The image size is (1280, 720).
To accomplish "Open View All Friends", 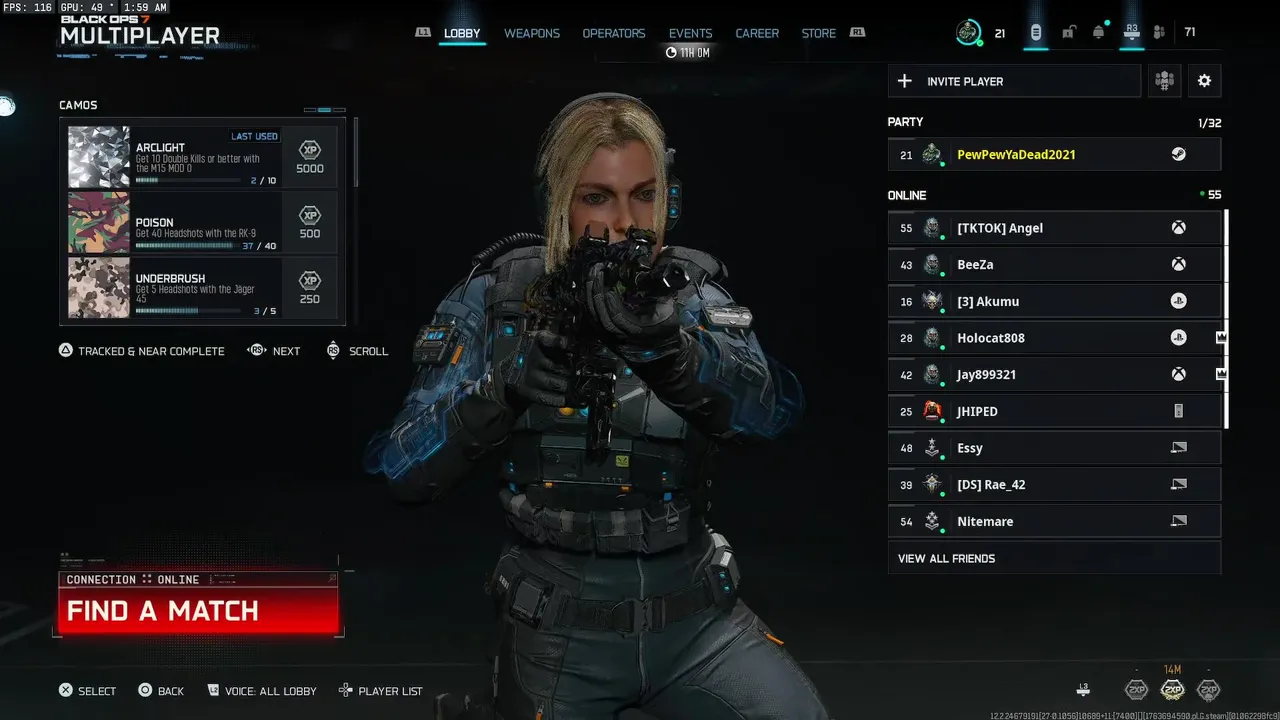I will coord(1054,558).
